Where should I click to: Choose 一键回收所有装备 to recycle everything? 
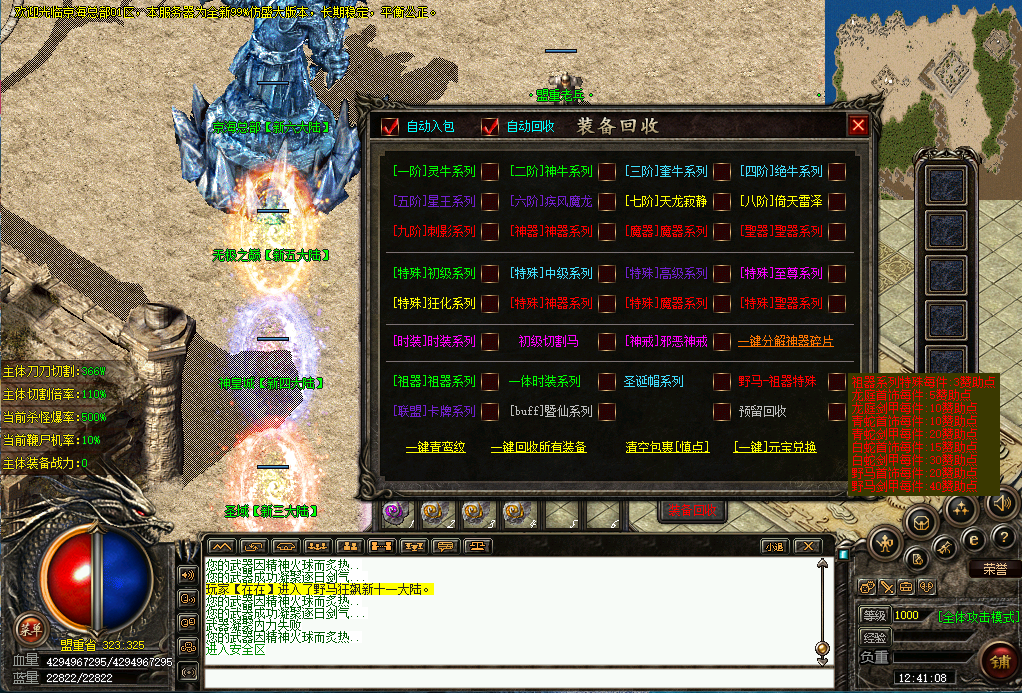click(x=538, y=447)
